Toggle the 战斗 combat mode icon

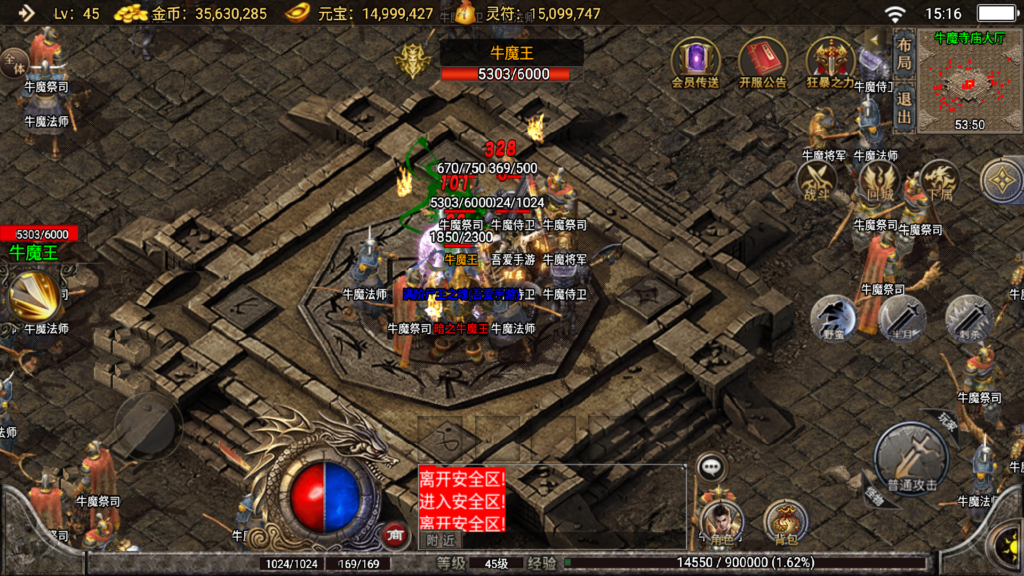[x=817, y=182]
